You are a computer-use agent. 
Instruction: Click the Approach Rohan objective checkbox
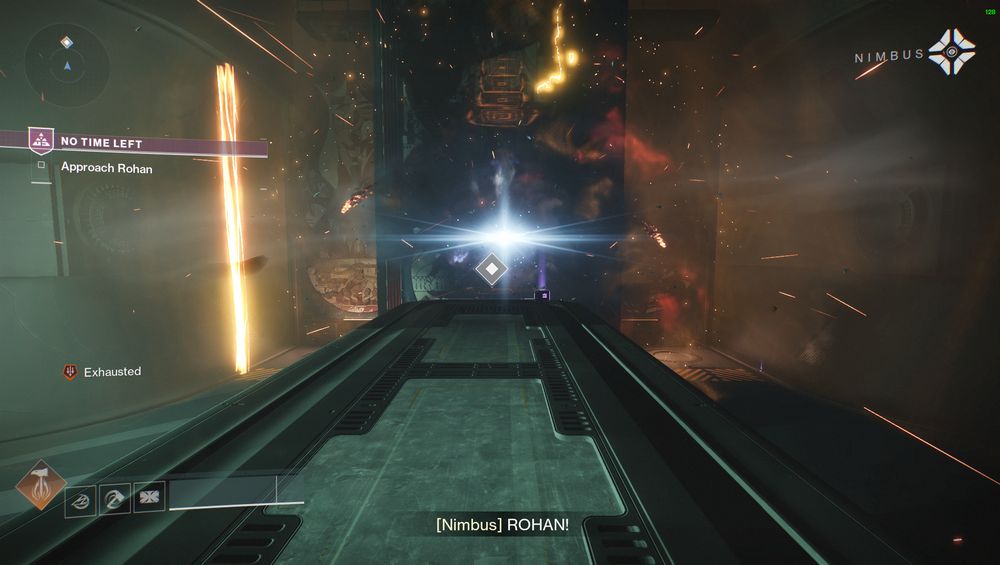coord(41,166)
